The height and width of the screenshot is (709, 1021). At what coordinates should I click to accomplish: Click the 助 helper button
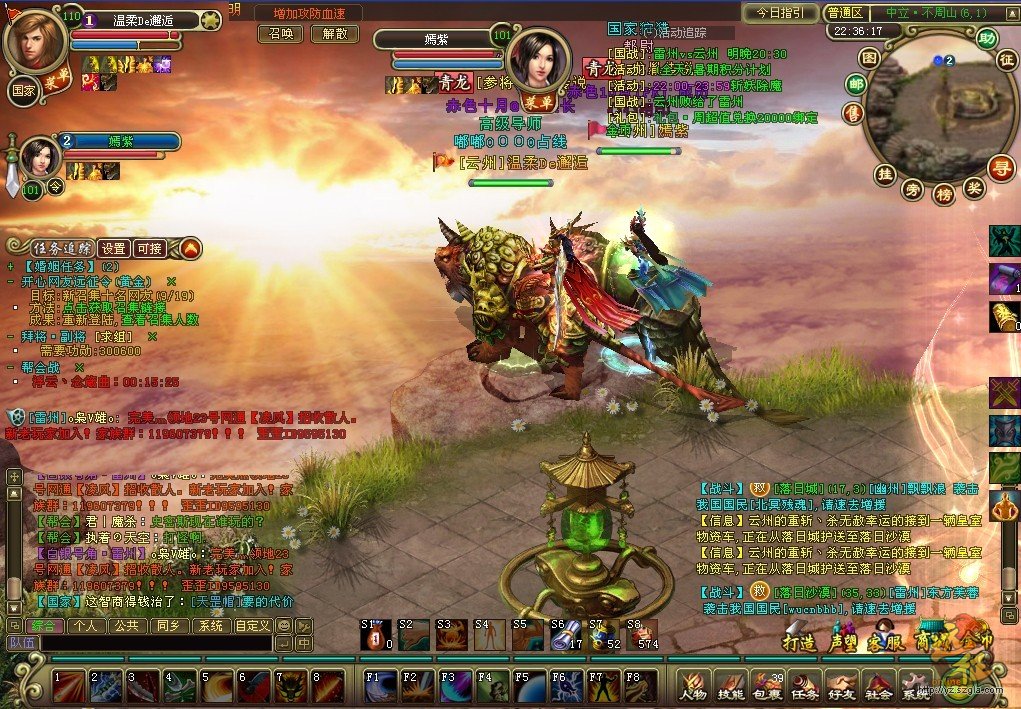(987, 40)
